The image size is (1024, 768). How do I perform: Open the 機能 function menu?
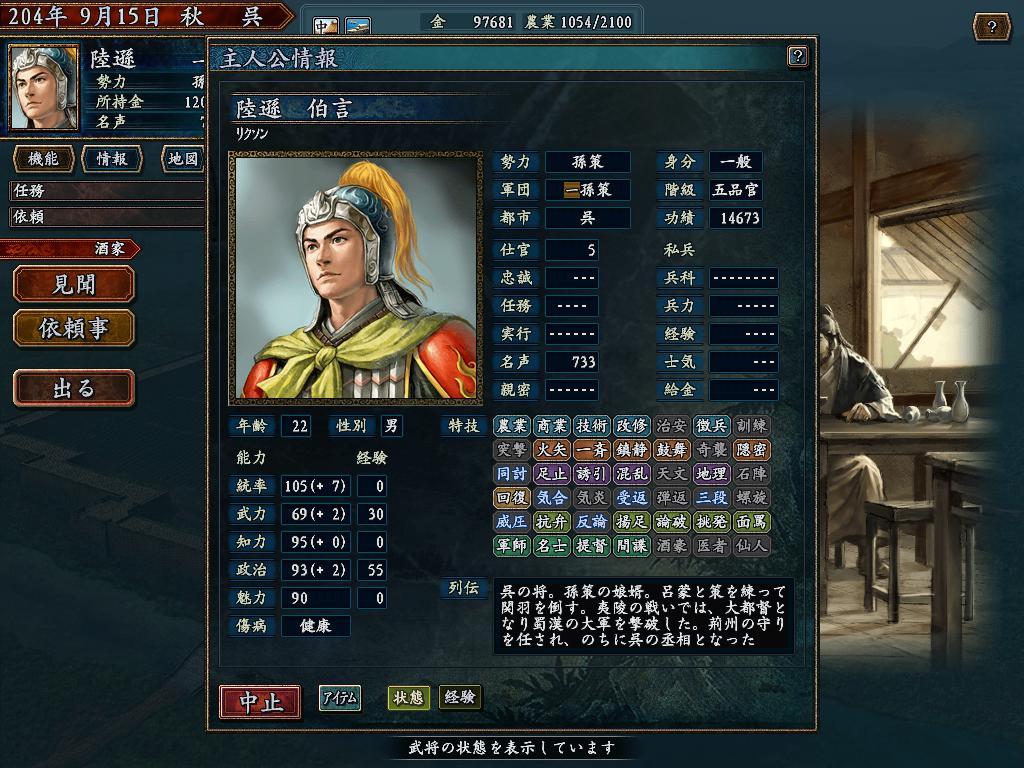tap(43, 159)
